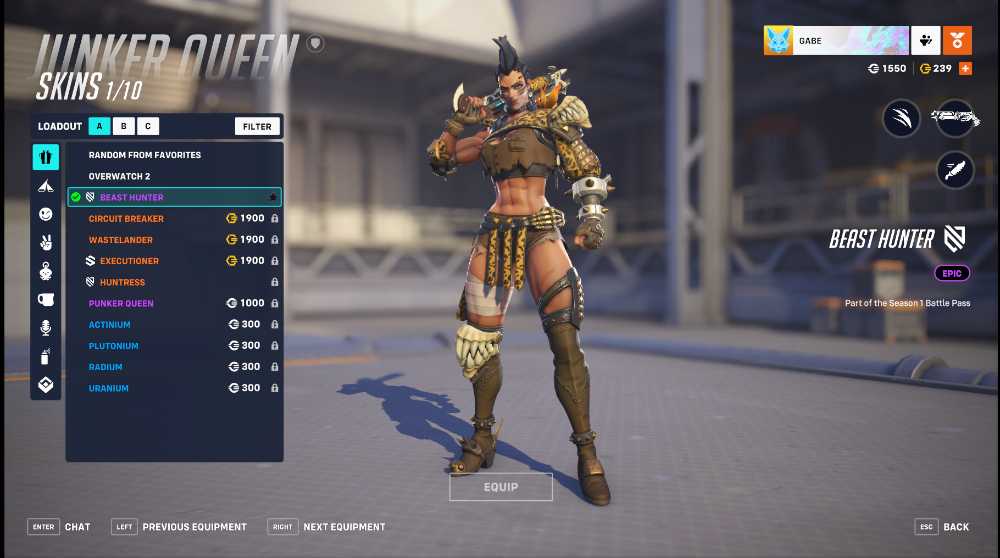
Task: Switch to loadout B
Action: click(x=124, y=126)
